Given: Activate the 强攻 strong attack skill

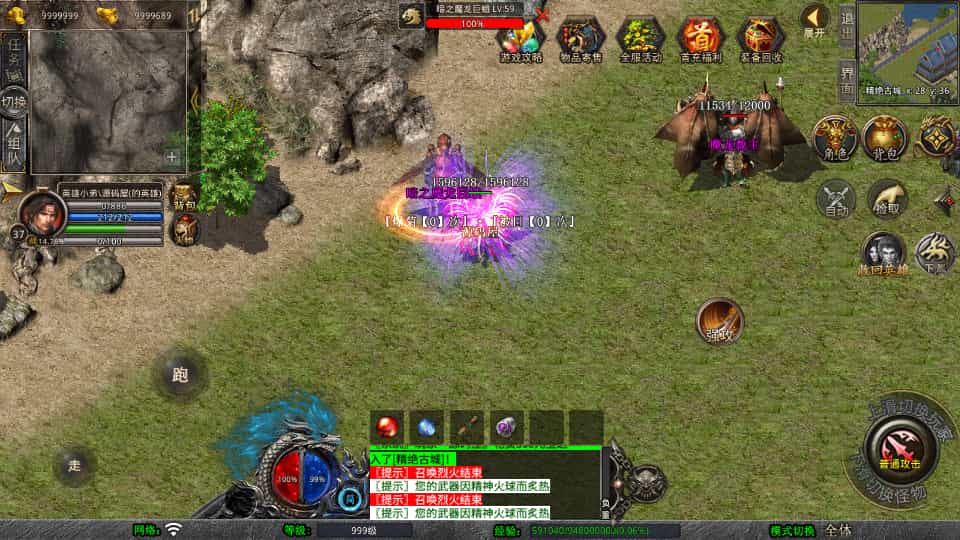Looking at the screenshot, I should click(719, 320).
